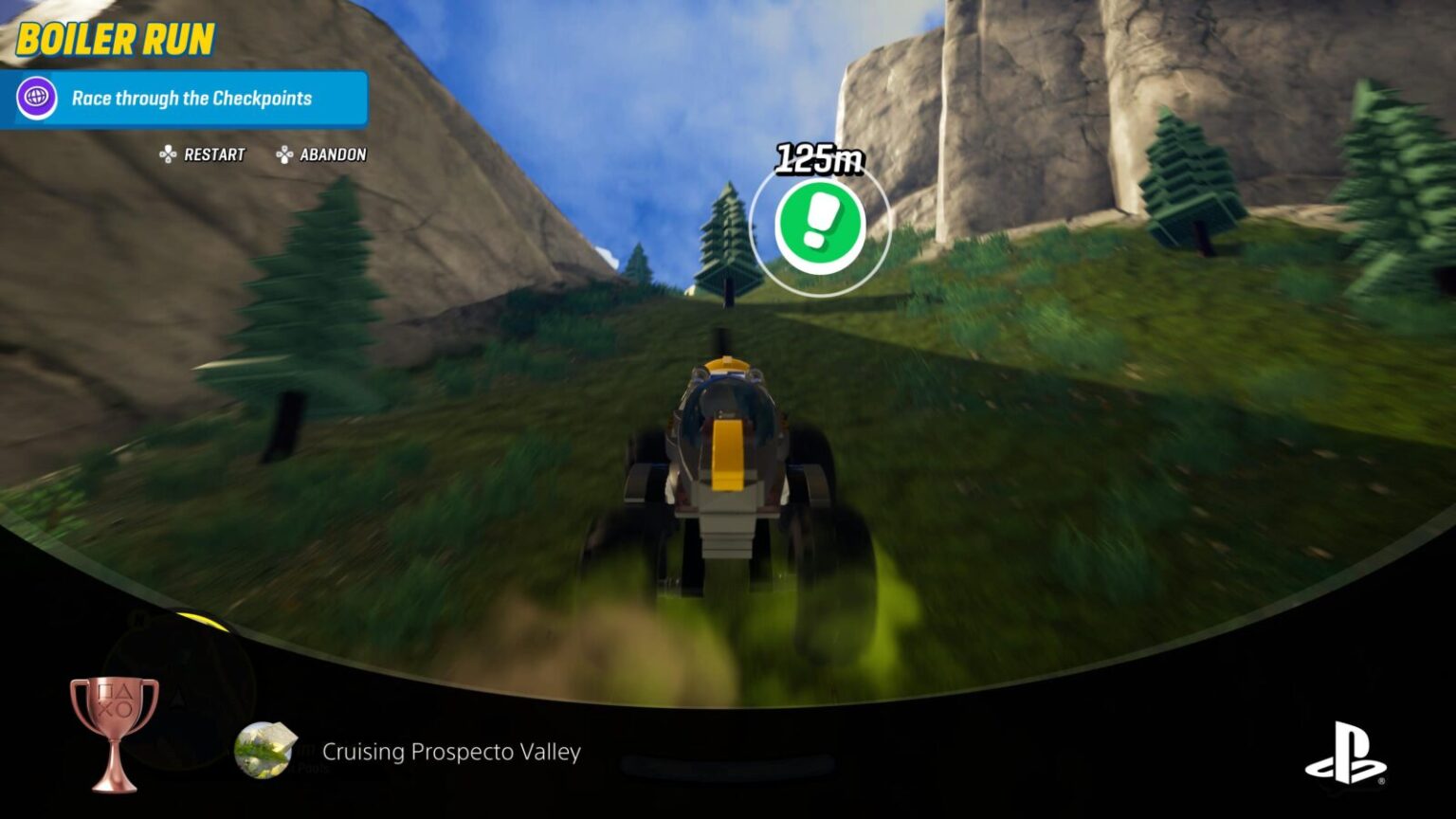This screenshot has width=1456, height=819.
Task: Click the player arrow on the minimap
Action: click(176, 697)
